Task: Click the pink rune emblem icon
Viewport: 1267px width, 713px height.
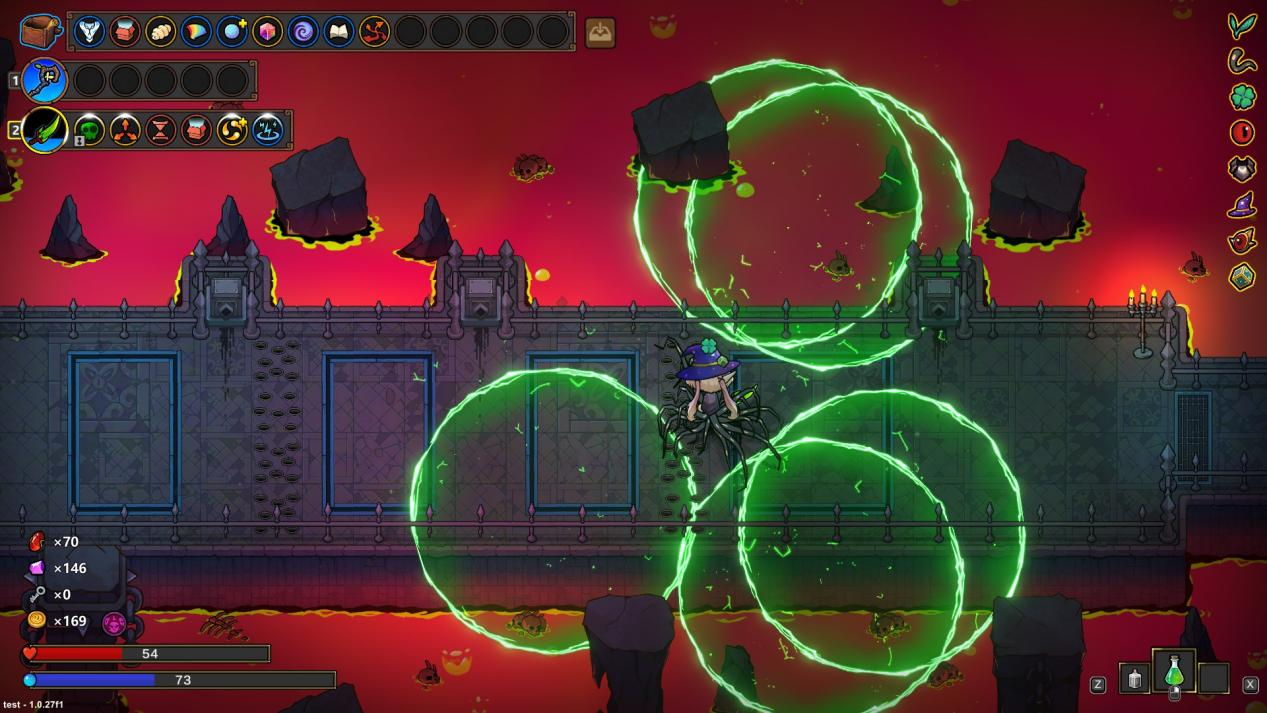Action: (x=114, y=624)
